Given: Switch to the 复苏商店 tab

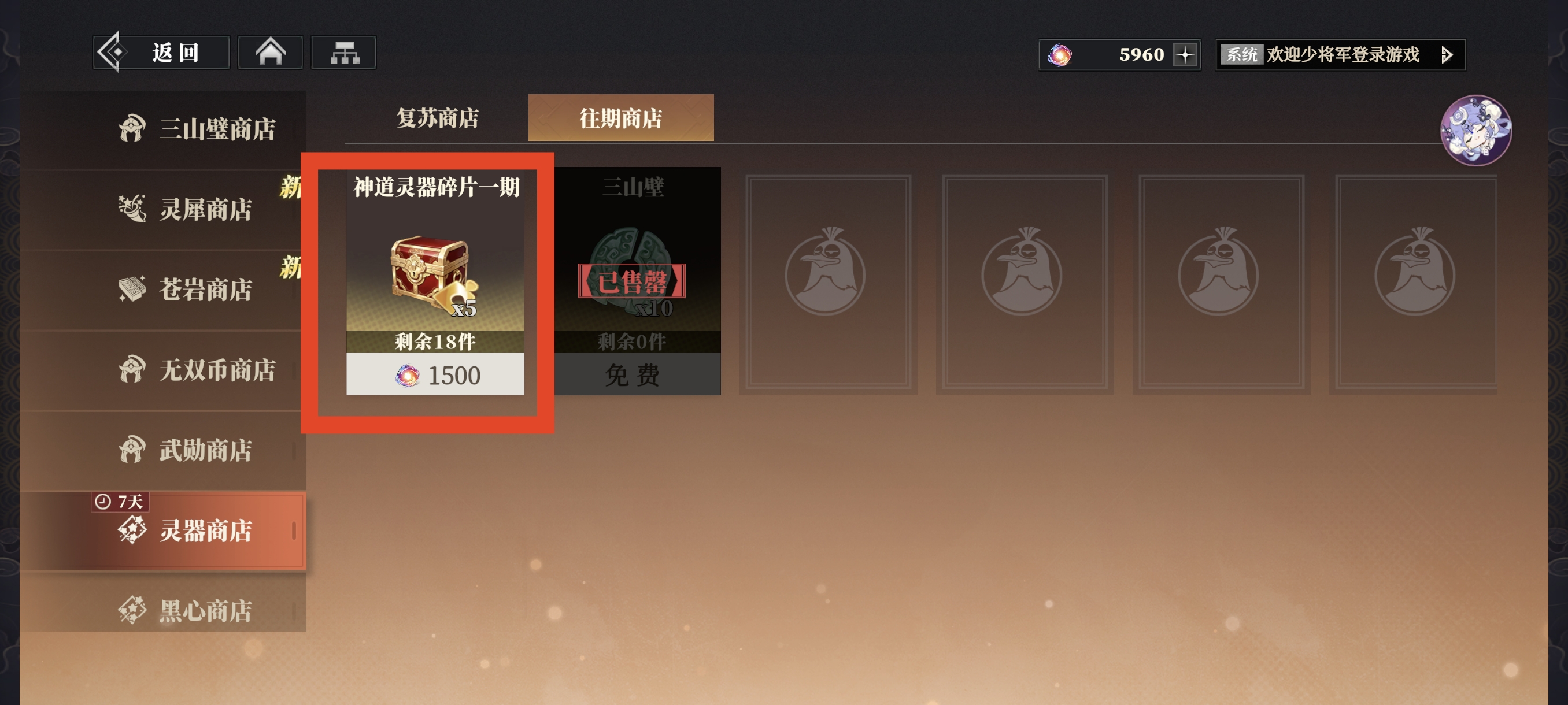Looking at the screenshot, I should tap(437, 118).
